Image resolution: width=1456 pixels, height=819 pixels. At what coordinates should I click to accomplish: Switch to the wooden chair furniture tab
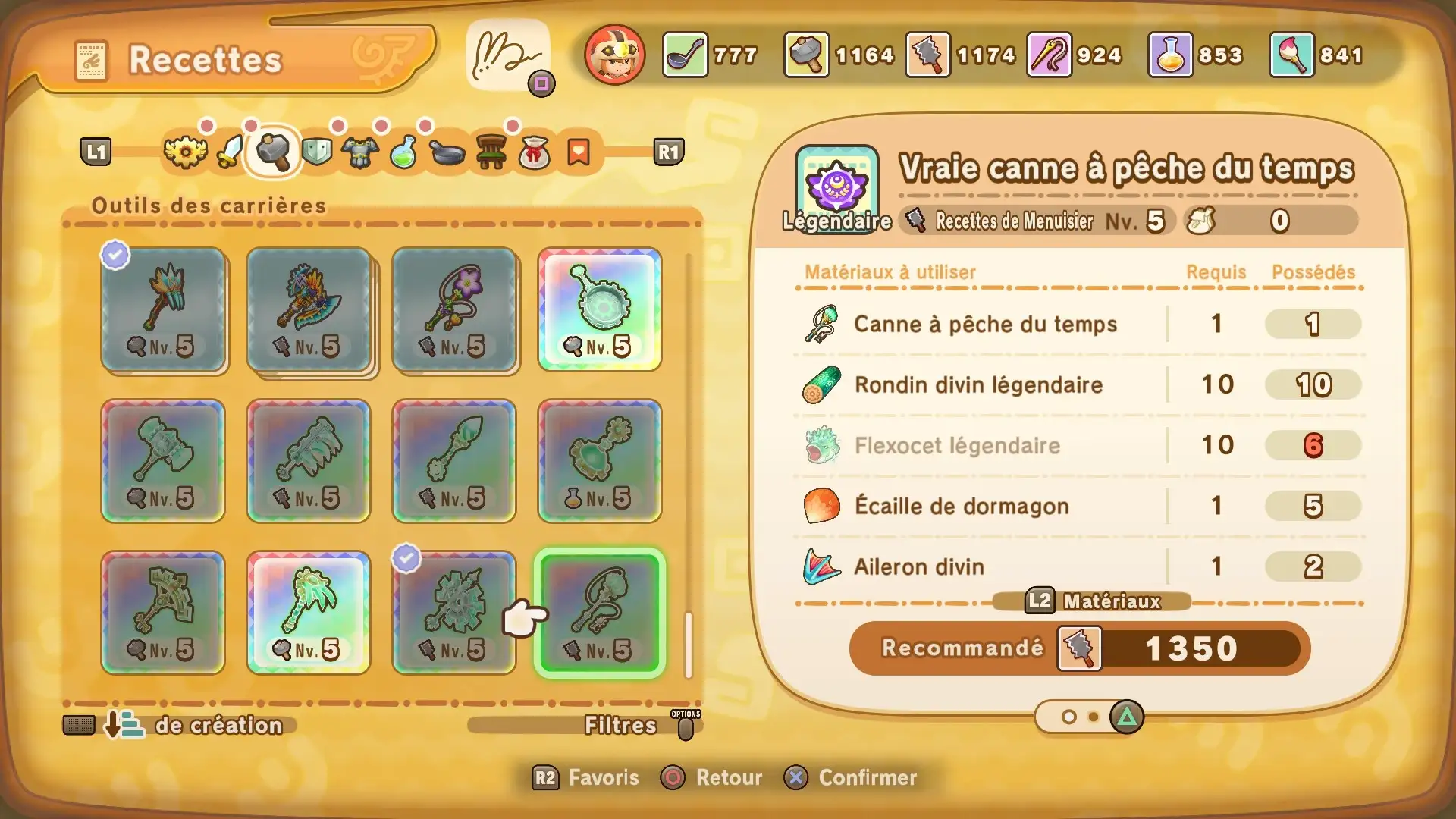tap(491, 152)
